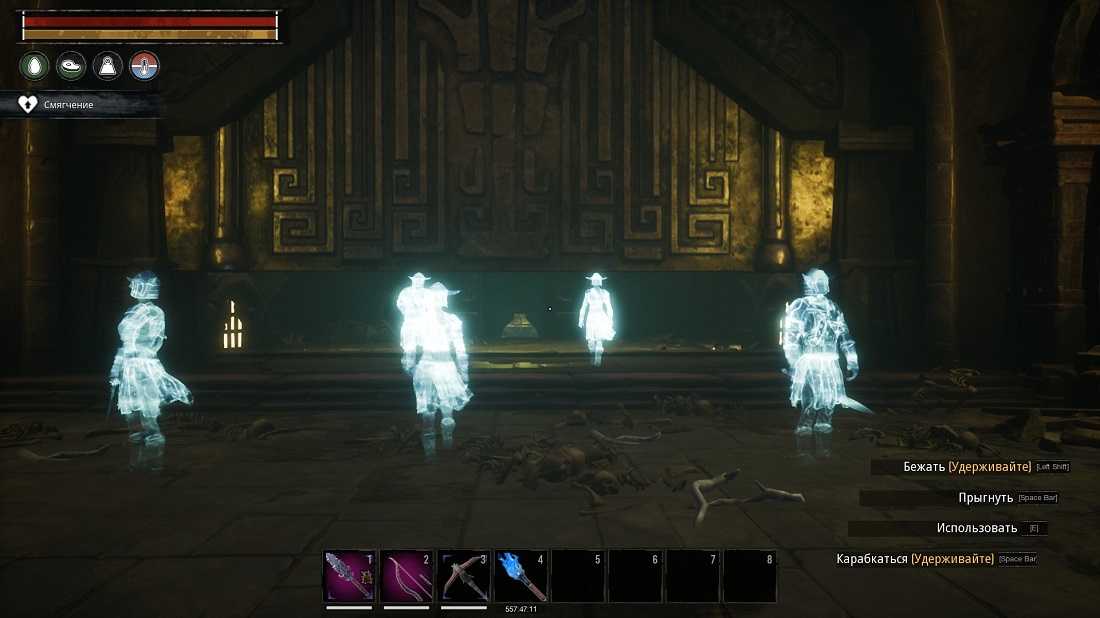Viewport: 1100px width, 618px height.
Task: Click the water drop thirst status icon
Action: [x=34, y=67]
